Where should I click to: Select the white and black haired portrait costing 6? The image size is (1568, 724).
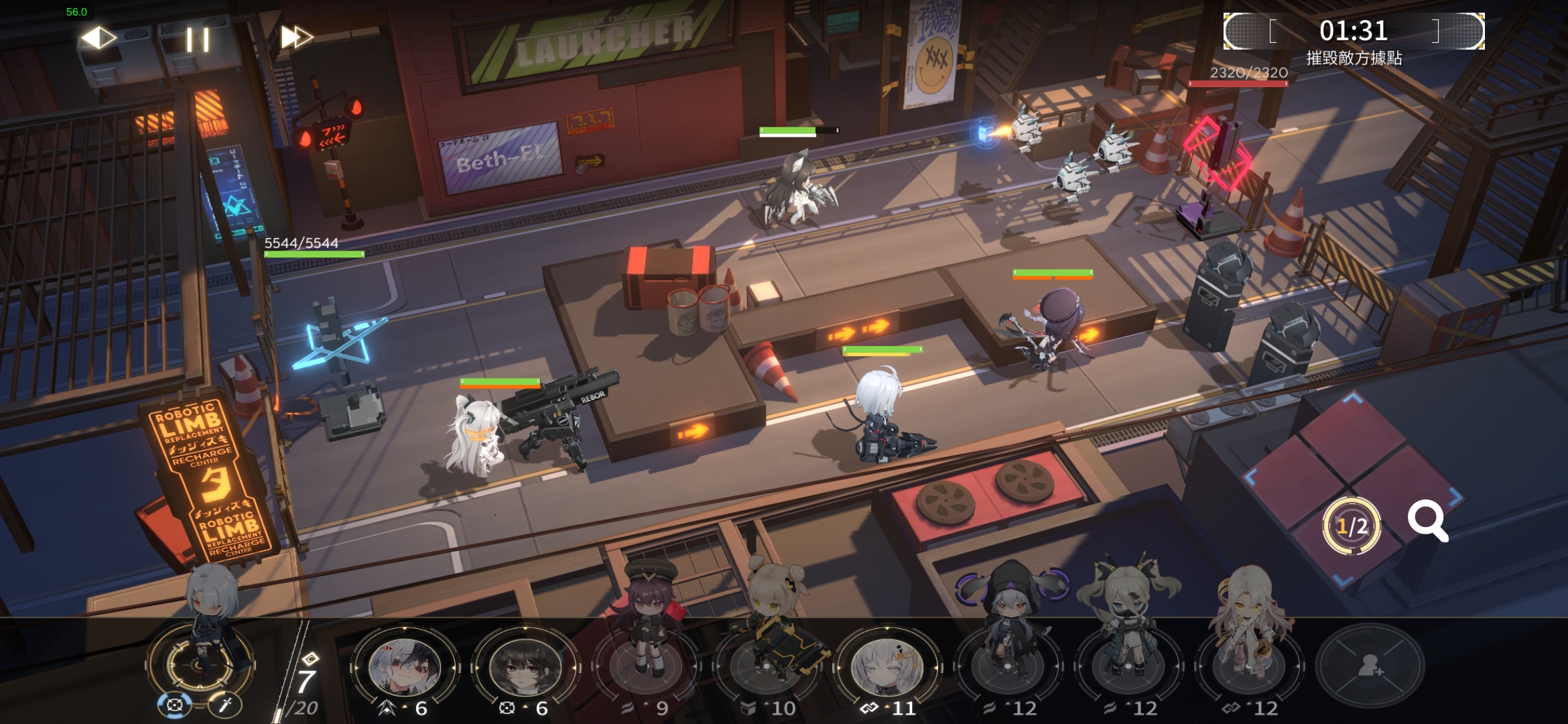click(x=403, y=666)
